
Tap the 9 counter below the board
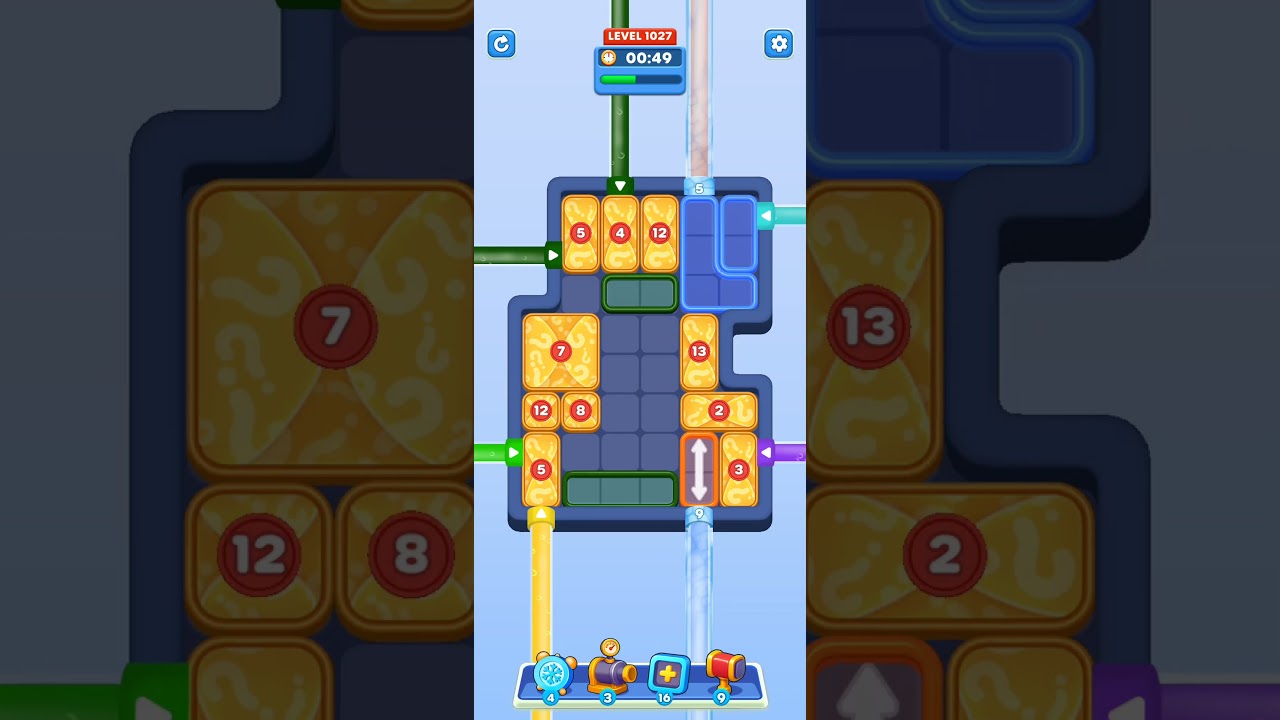coord(700,512)
